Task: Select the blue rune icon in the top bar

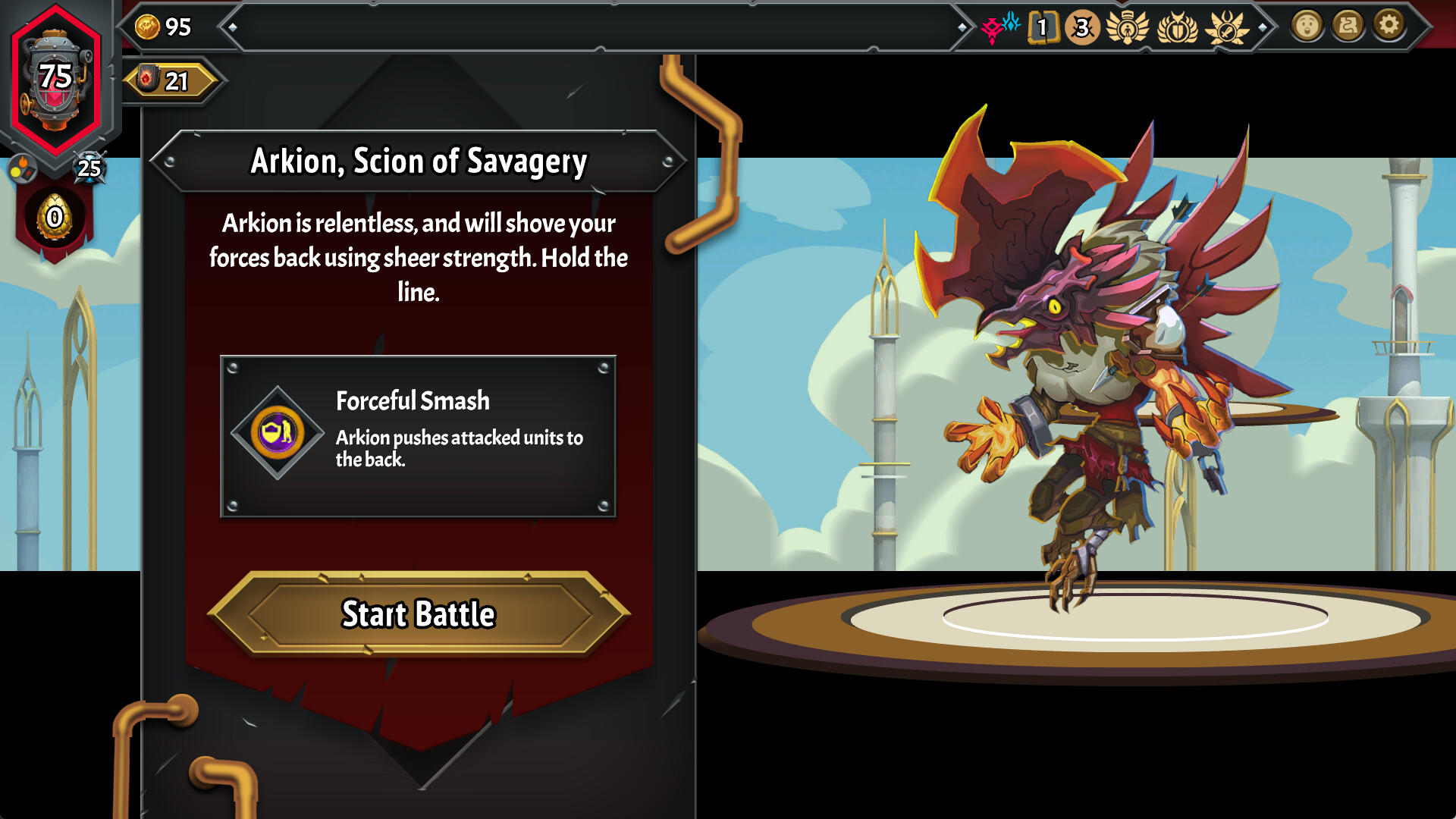Action: [1011, 24]
